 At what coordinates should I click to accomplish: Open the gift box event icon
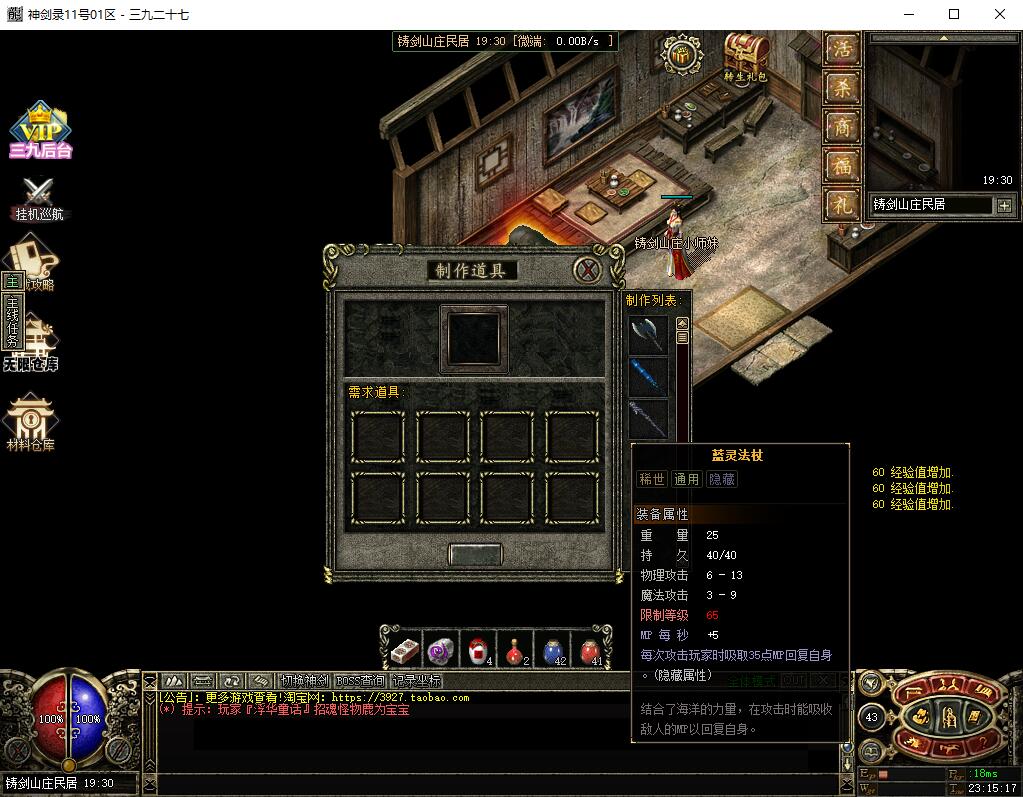[684, 56]
